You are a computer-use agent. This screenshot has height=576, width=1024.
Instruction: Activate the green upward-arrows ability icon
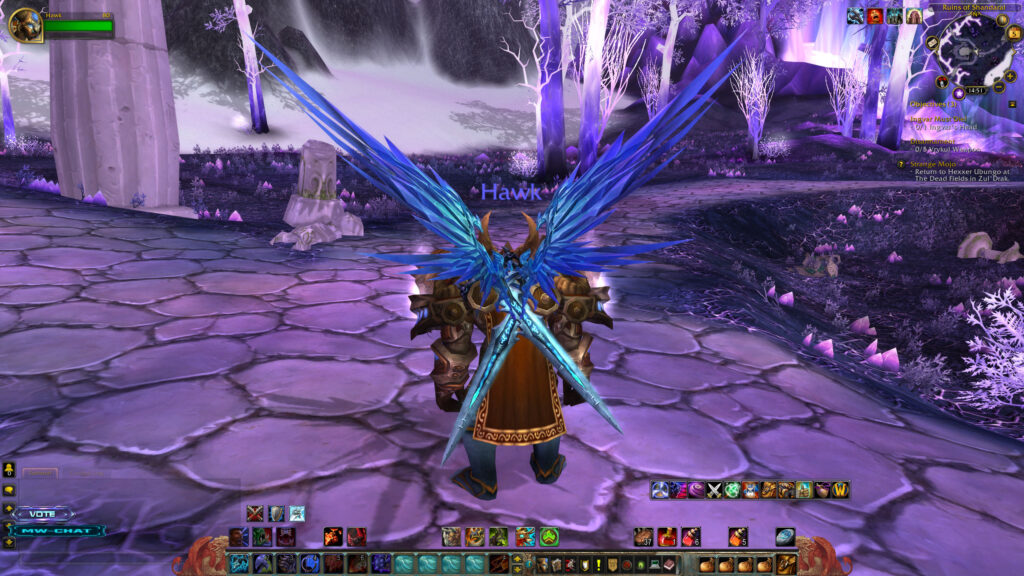(x=549, y=537)
